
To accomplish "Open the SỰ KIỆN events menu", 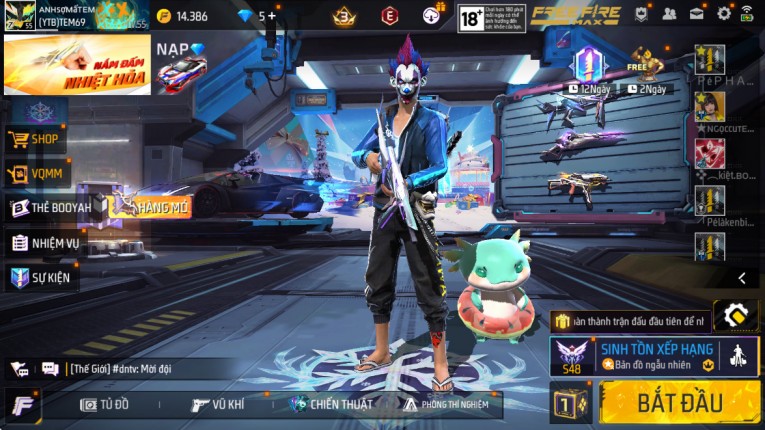I will click(x=41, y=277).
